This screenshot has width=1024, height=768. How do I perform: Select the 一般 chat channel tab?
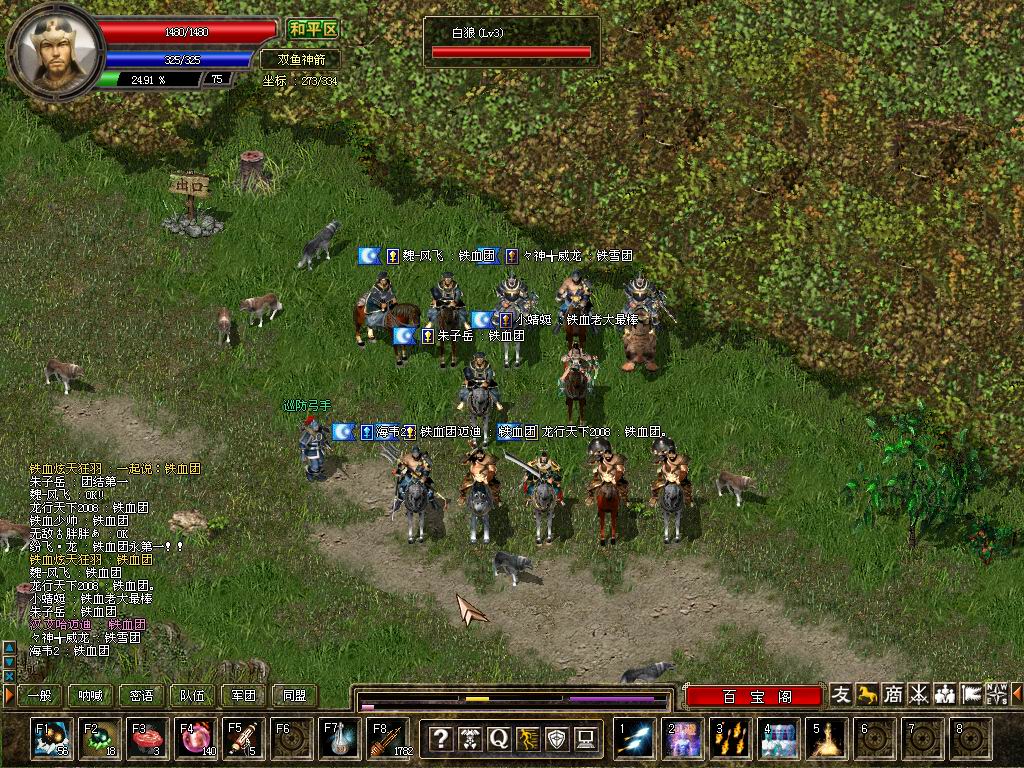[39, 695]
